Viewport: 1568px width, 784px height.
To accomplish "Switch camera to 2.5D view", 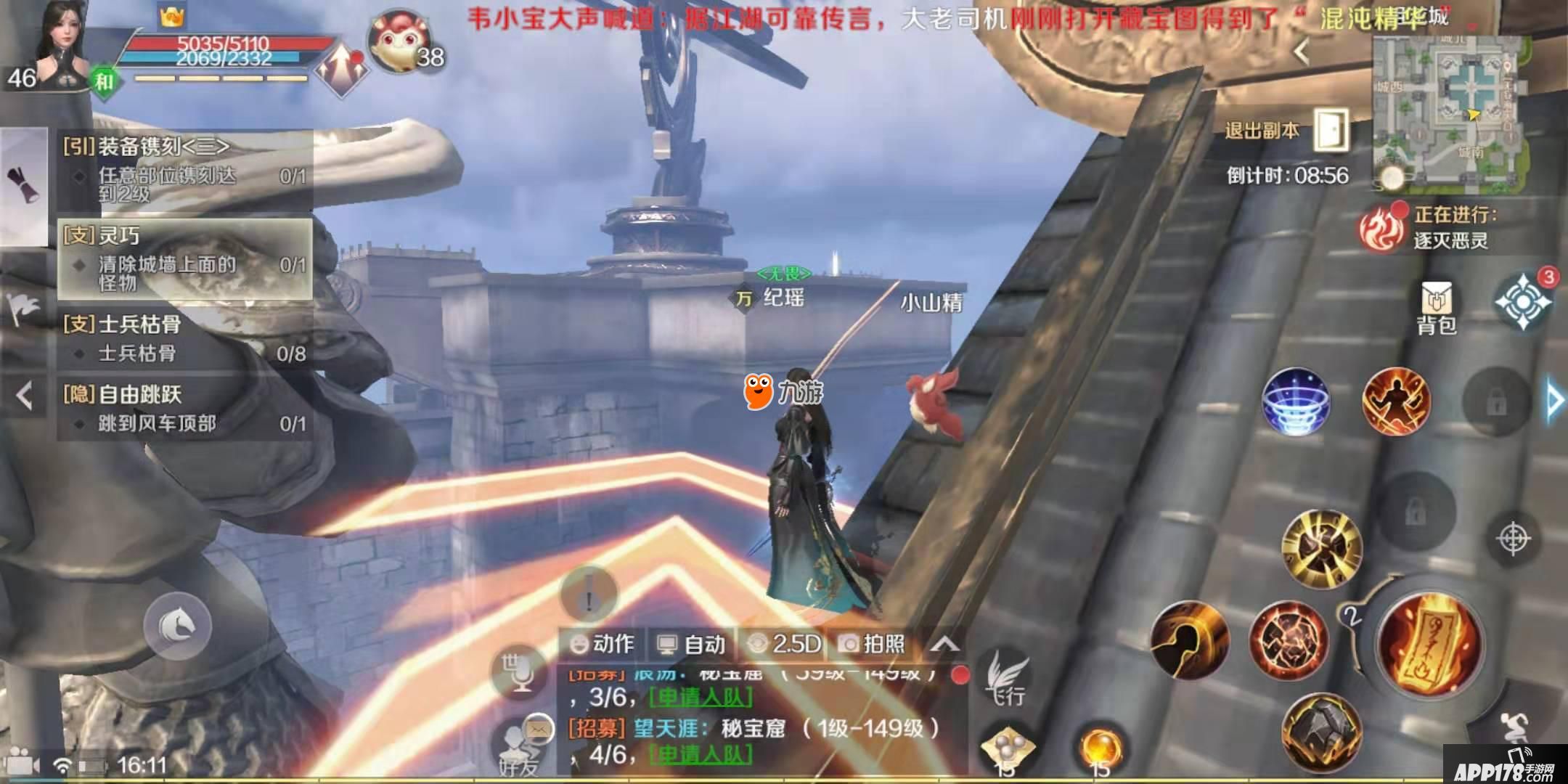I will [x=786, y=644].
